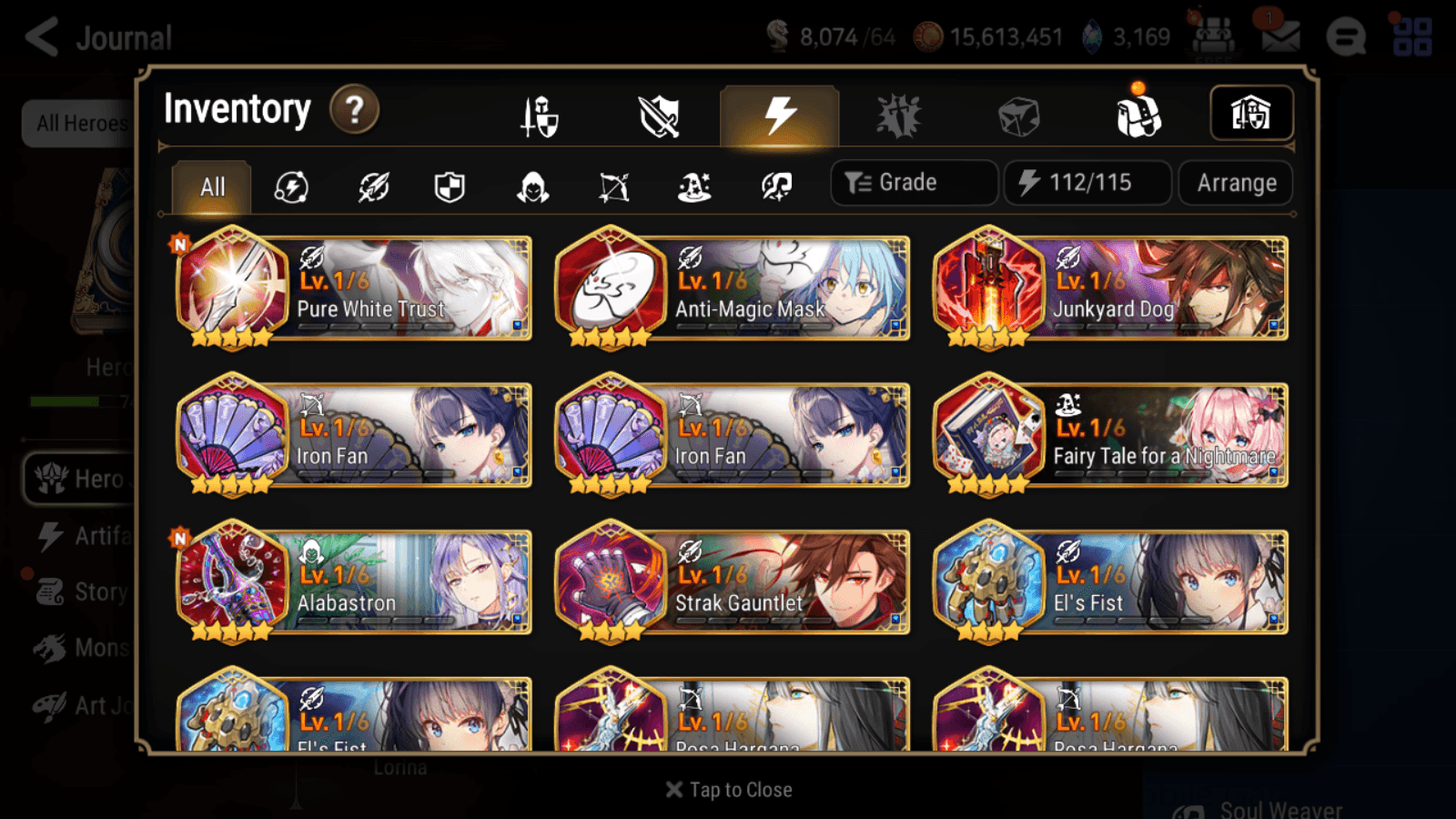This screenshot has width=1456, height=819.
Task: Open the inventory help question mark
Action: pyautogui.click(x=354, y=110)
